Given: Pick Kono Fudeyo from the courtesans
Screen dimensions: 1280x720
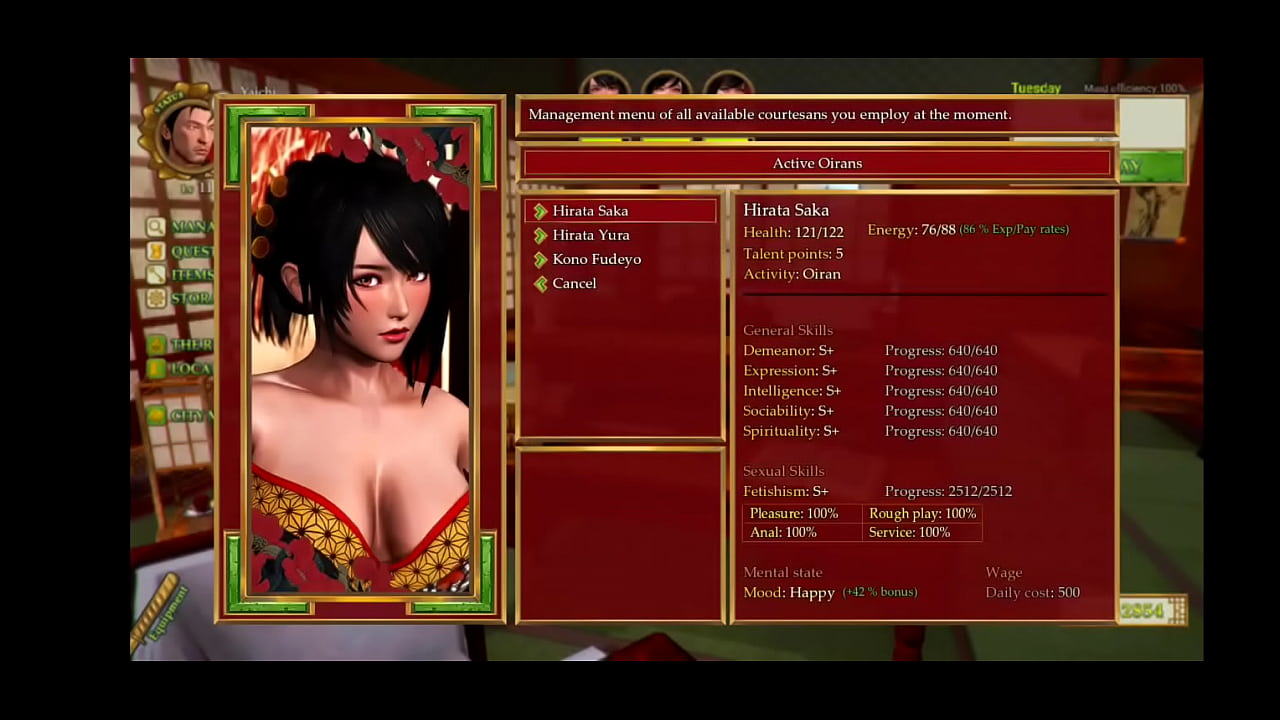Looking at the screenshot, I should pos(596,259).
